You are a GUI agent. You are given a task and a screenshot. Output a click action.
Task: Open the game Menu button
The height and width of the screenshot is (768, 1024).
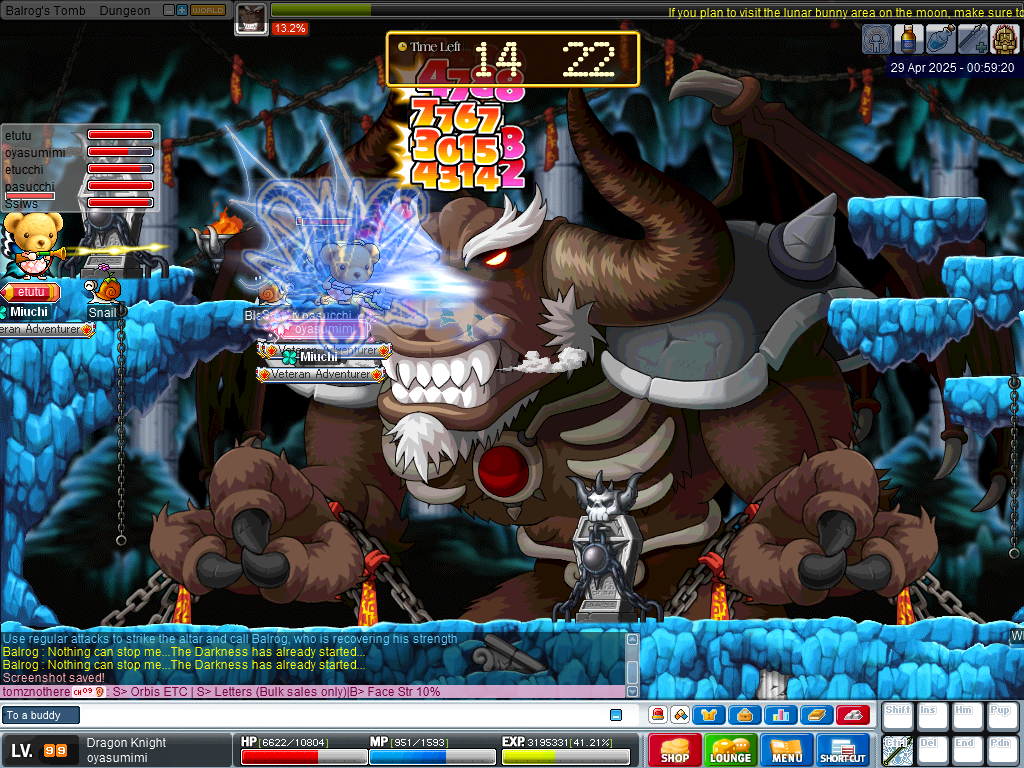(787, 750)
